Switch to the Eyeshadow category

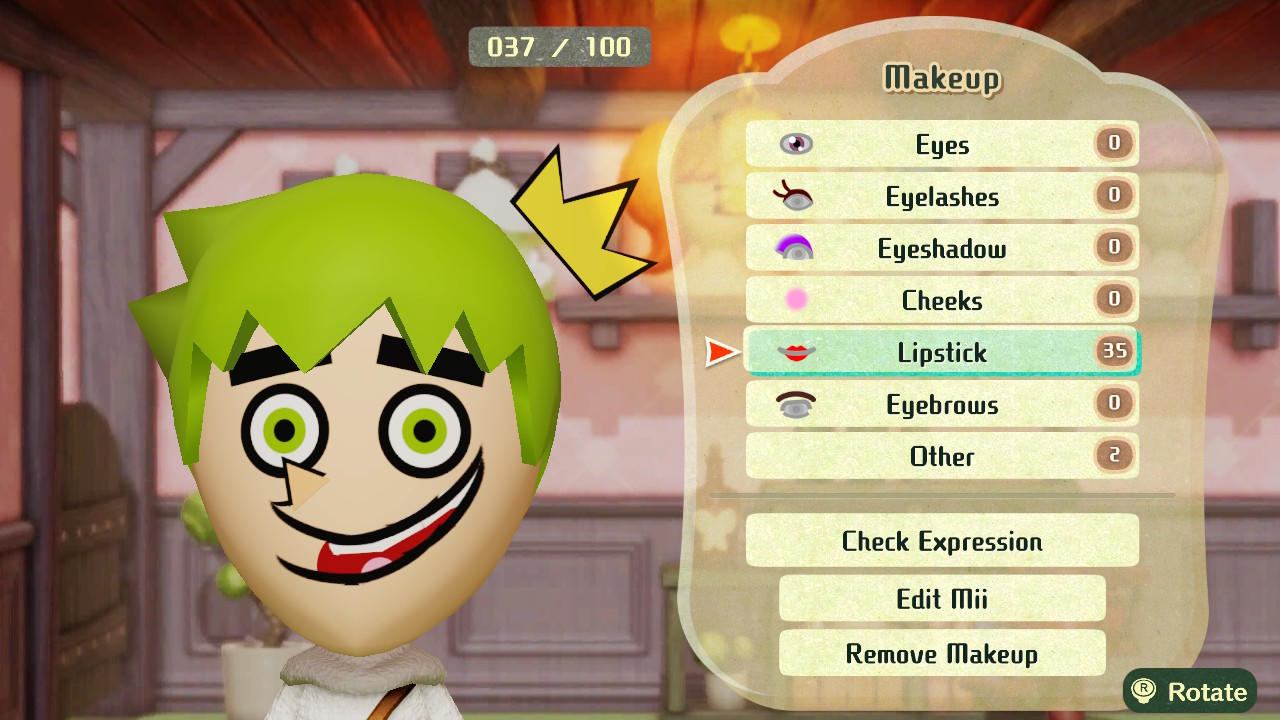click(942, 249)
